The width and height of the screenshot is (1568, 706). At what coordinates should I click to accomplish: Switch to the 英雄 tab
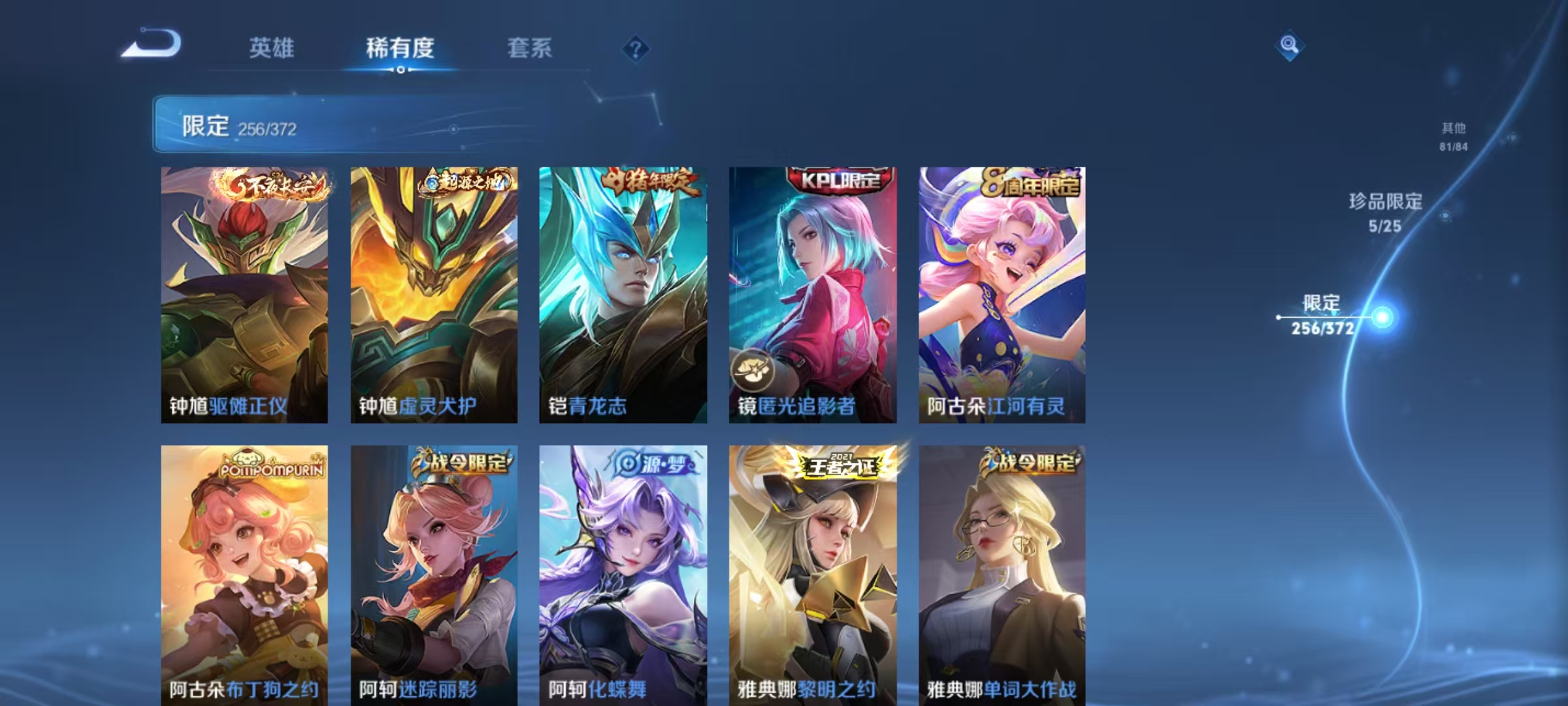(272, 48)
